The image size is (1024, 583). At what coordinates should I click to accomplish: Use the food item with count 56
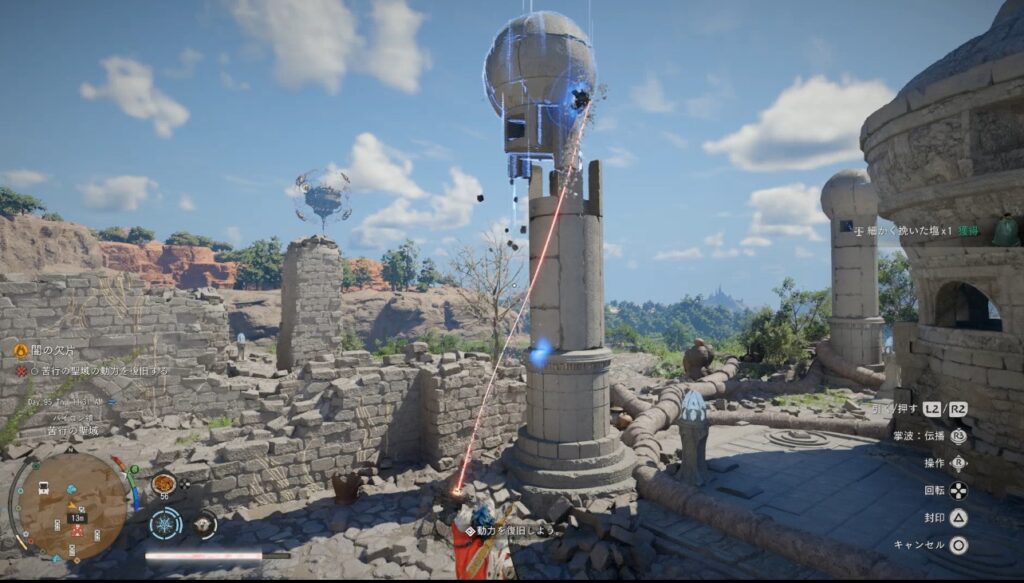[163, 484]
